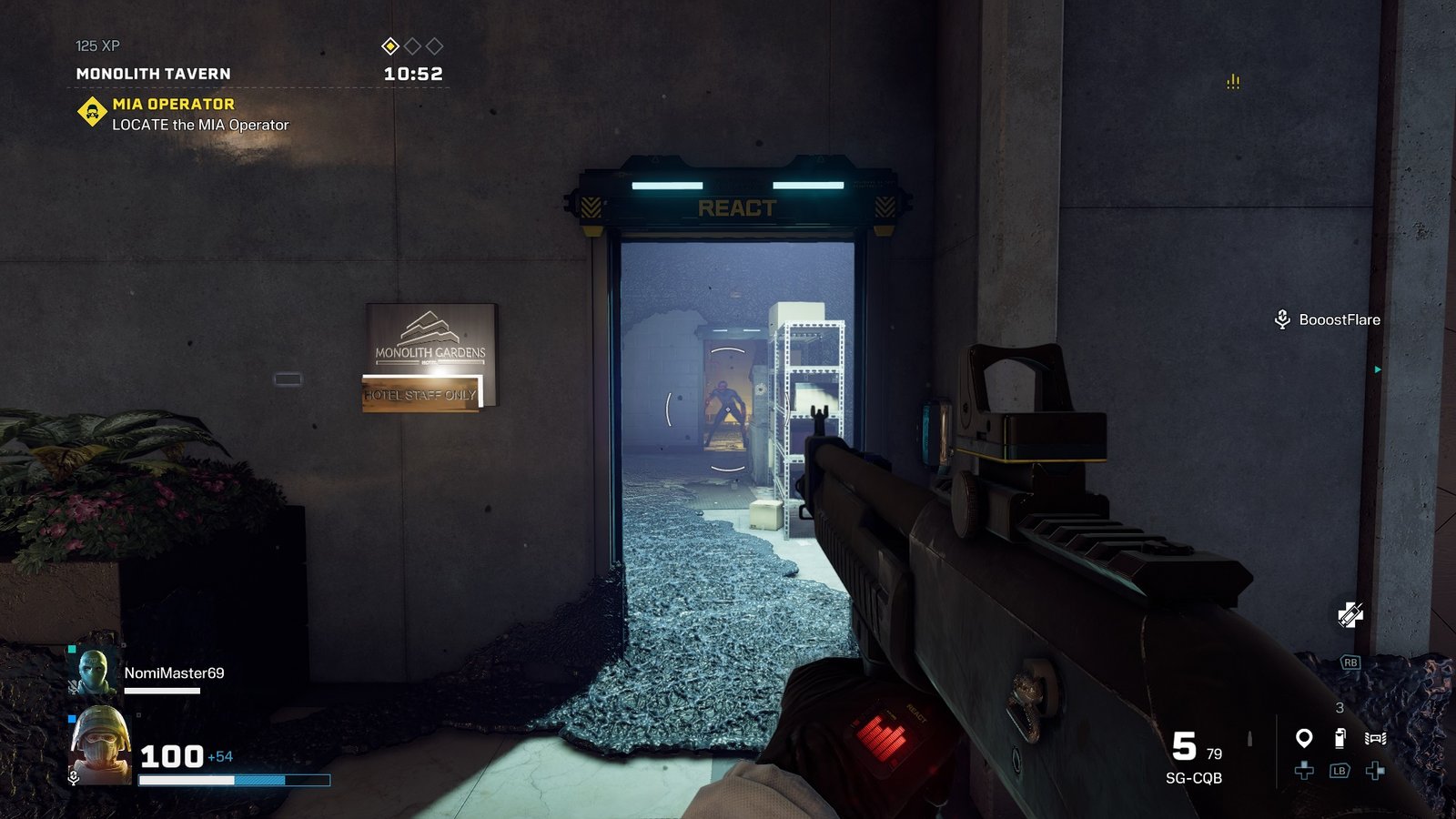The image size is (1456, 819).
Task: Click the MIA Operator objective icon
Action: pos(92,112)
